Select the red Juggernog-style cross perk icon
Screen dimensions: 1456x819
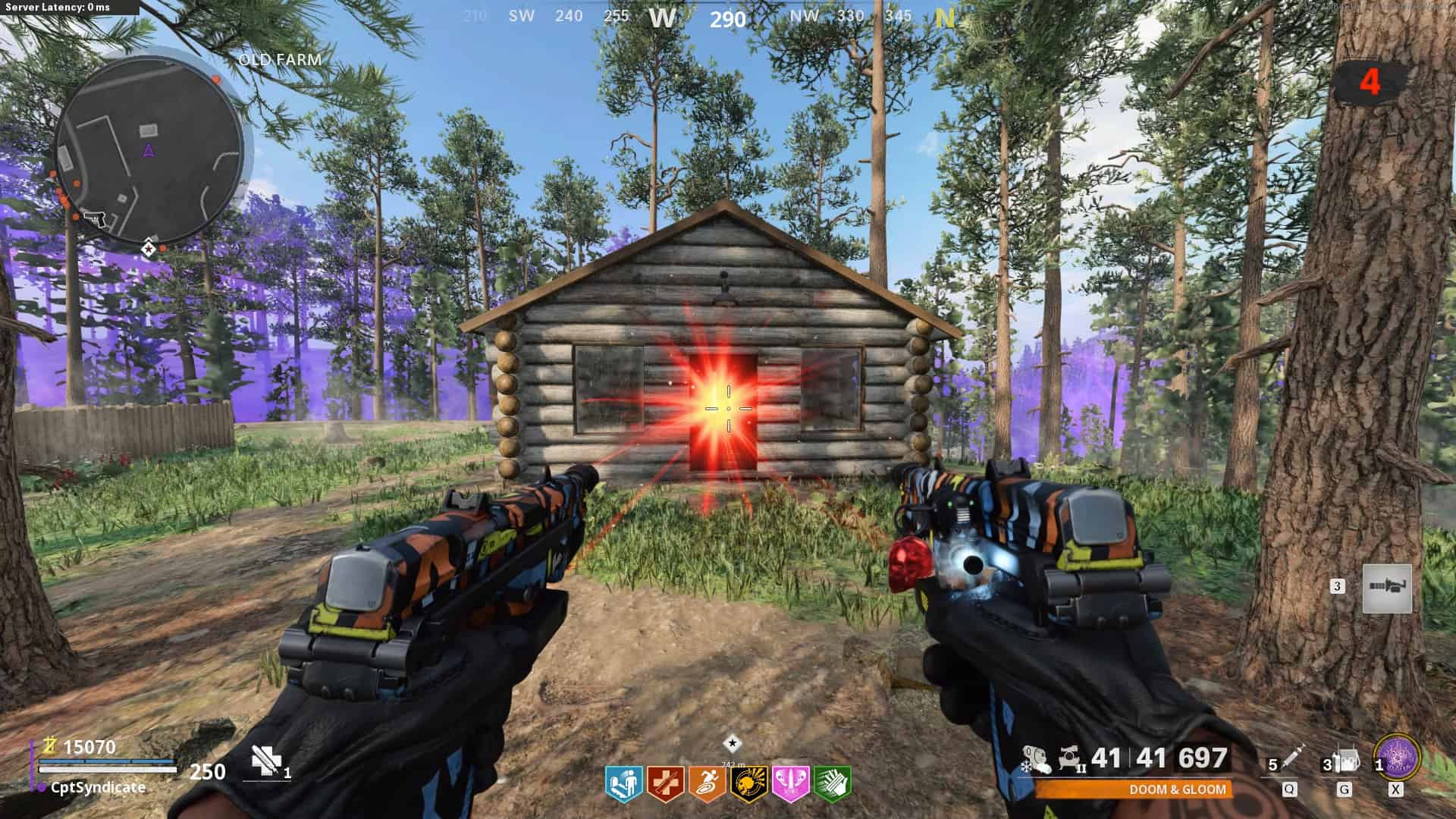pyautogui.click(x=666, y=783)
